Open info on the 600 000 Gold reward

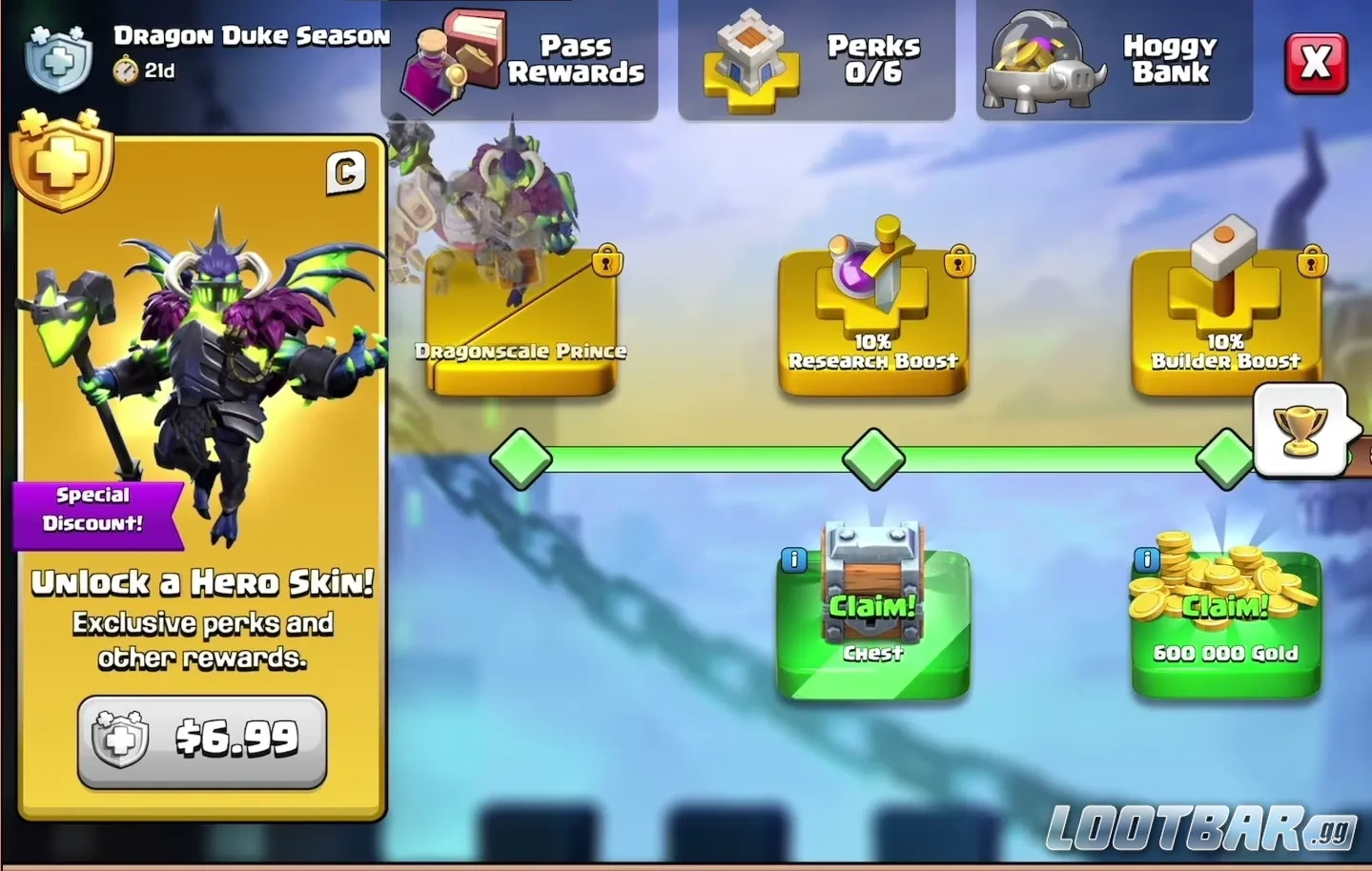coord(1145,559)
